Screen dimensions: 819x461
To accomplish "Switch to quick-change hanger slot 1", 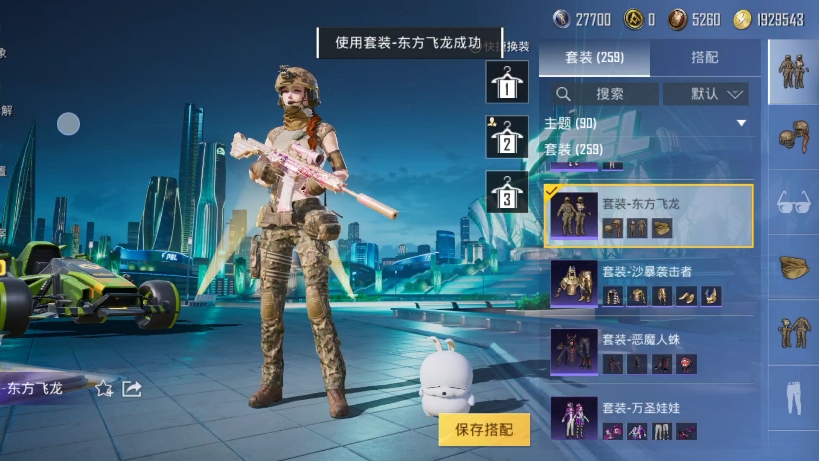I will click(x=507, y=82).
